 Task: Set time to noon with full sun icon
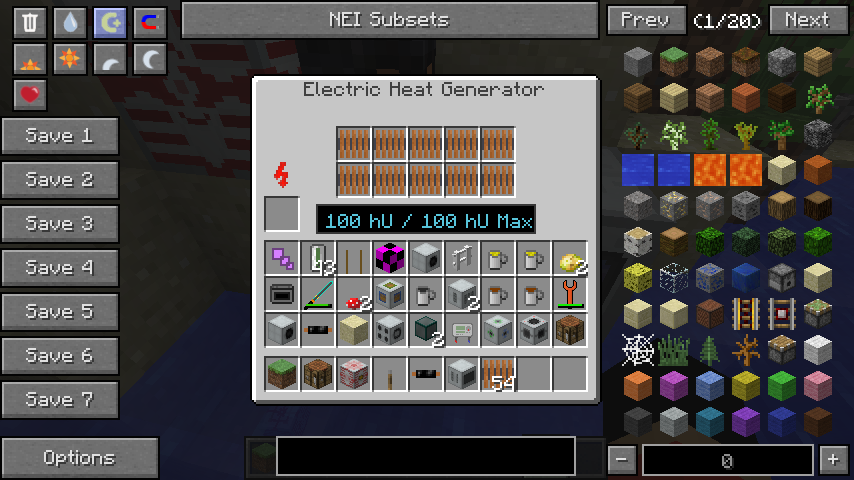[70, 59]
